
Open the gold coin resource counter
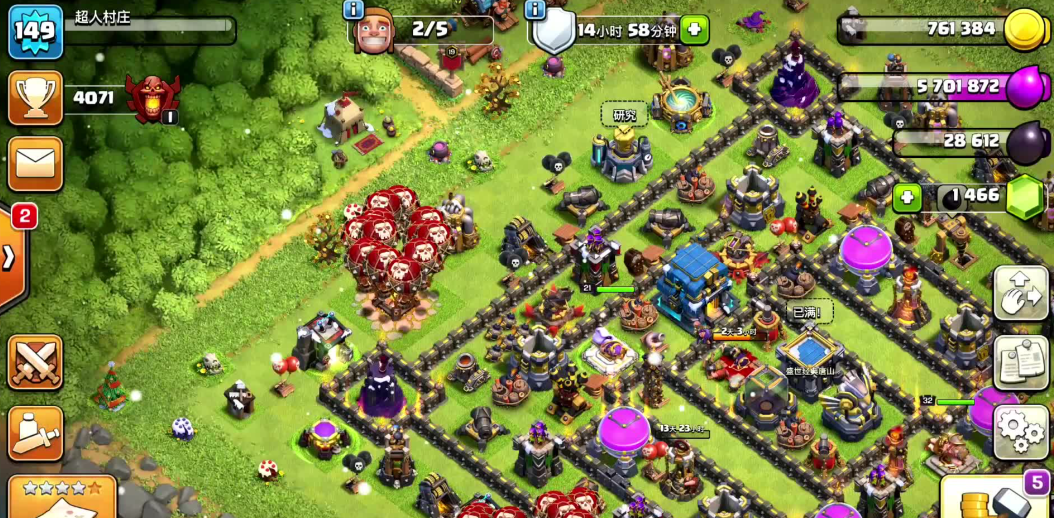point(1024,28)
